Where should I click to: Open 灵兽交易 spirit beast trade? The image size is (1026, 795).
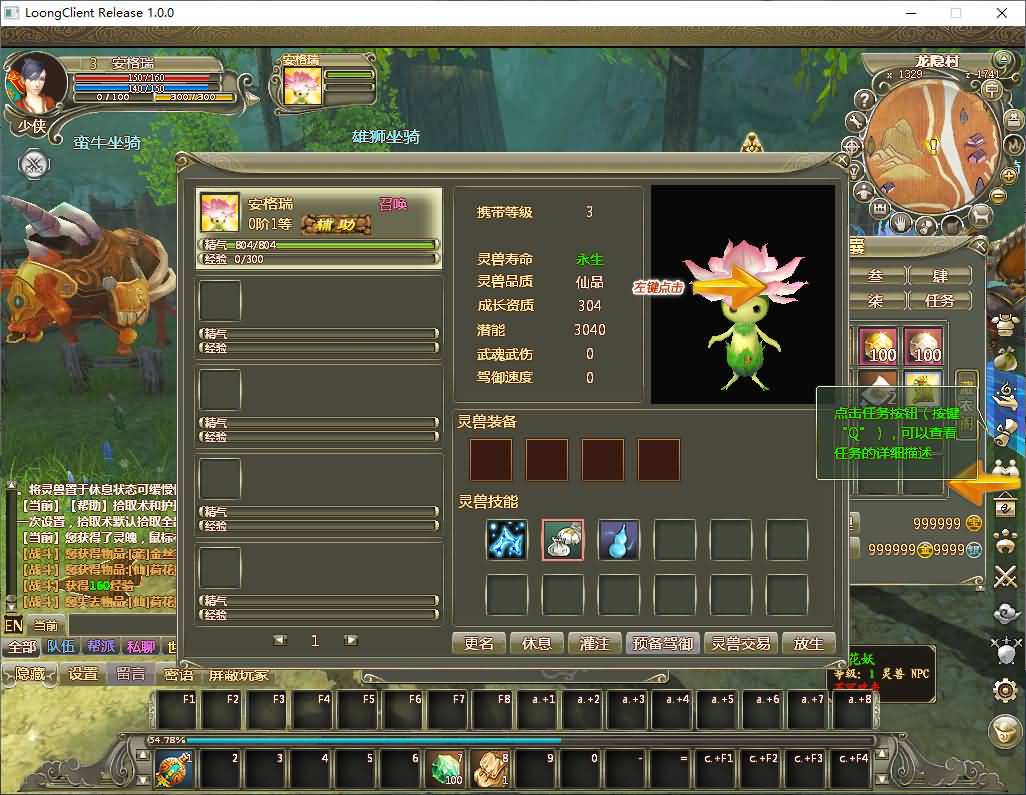coord(741,643)
